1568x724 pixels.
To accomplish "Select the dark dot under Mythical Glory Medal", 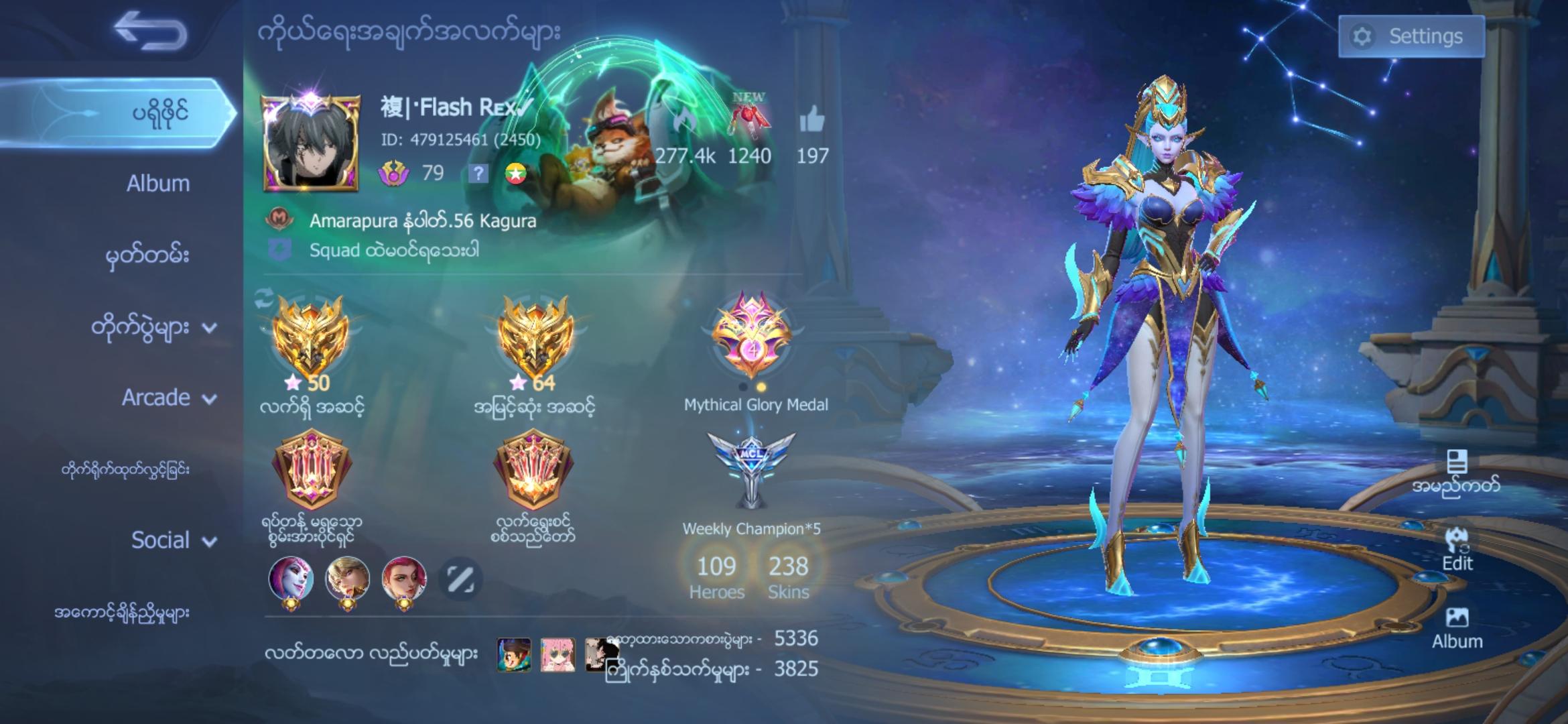I will coord(743,387).
